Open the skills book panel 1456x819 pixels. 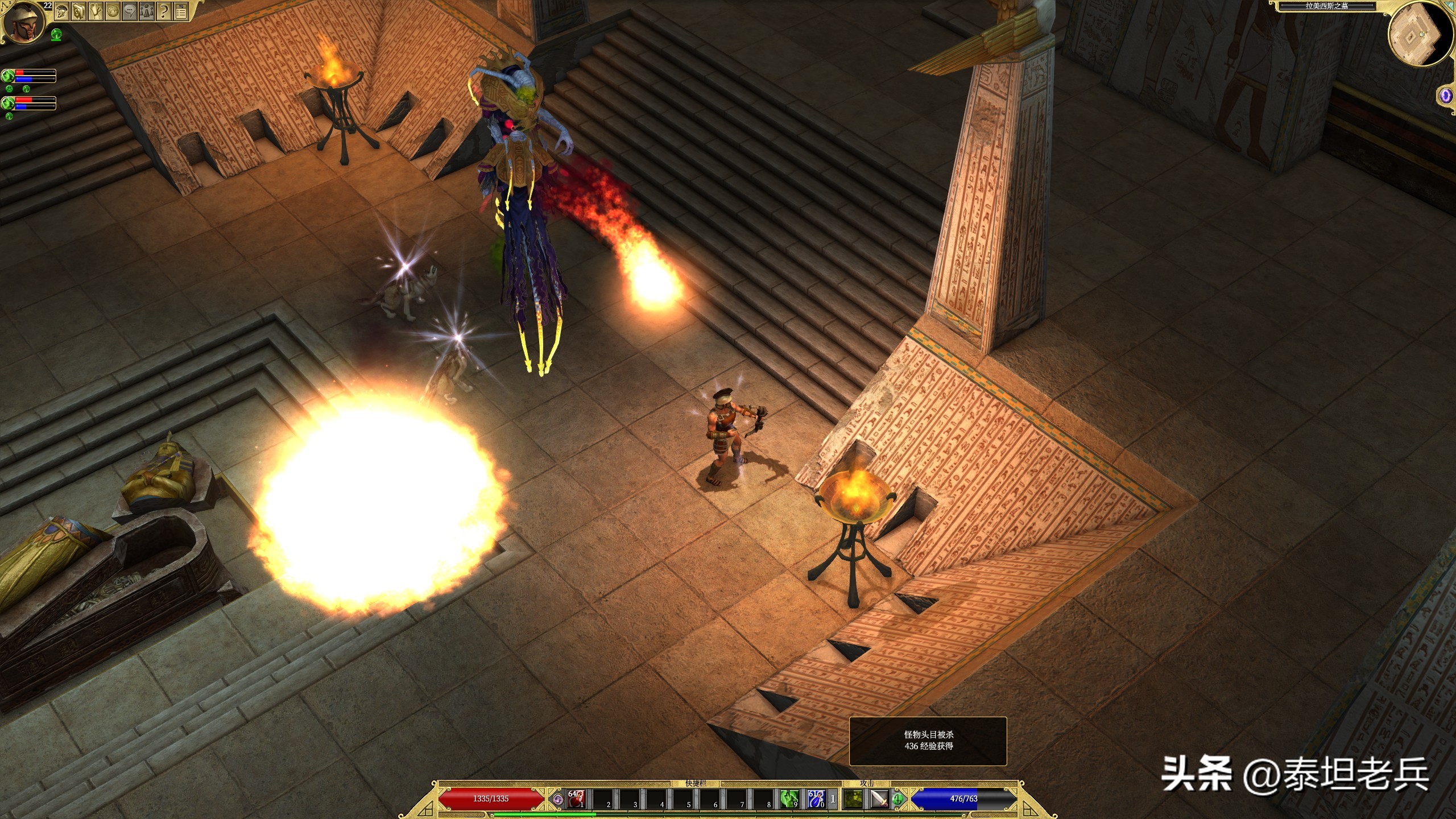point(78,11)
